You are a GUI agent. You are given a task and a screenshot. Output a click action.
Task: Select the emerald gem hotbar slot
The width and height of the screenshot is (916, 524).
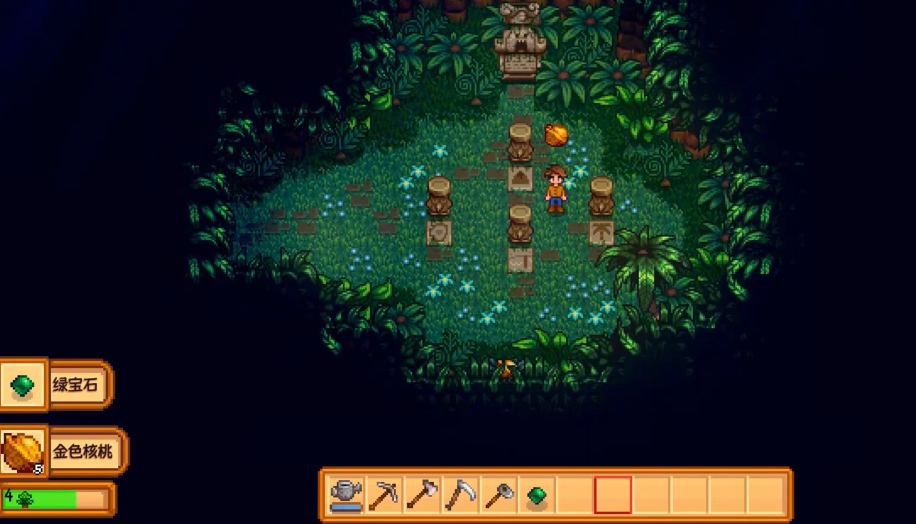pyautogui.click(x=536, y=494)
